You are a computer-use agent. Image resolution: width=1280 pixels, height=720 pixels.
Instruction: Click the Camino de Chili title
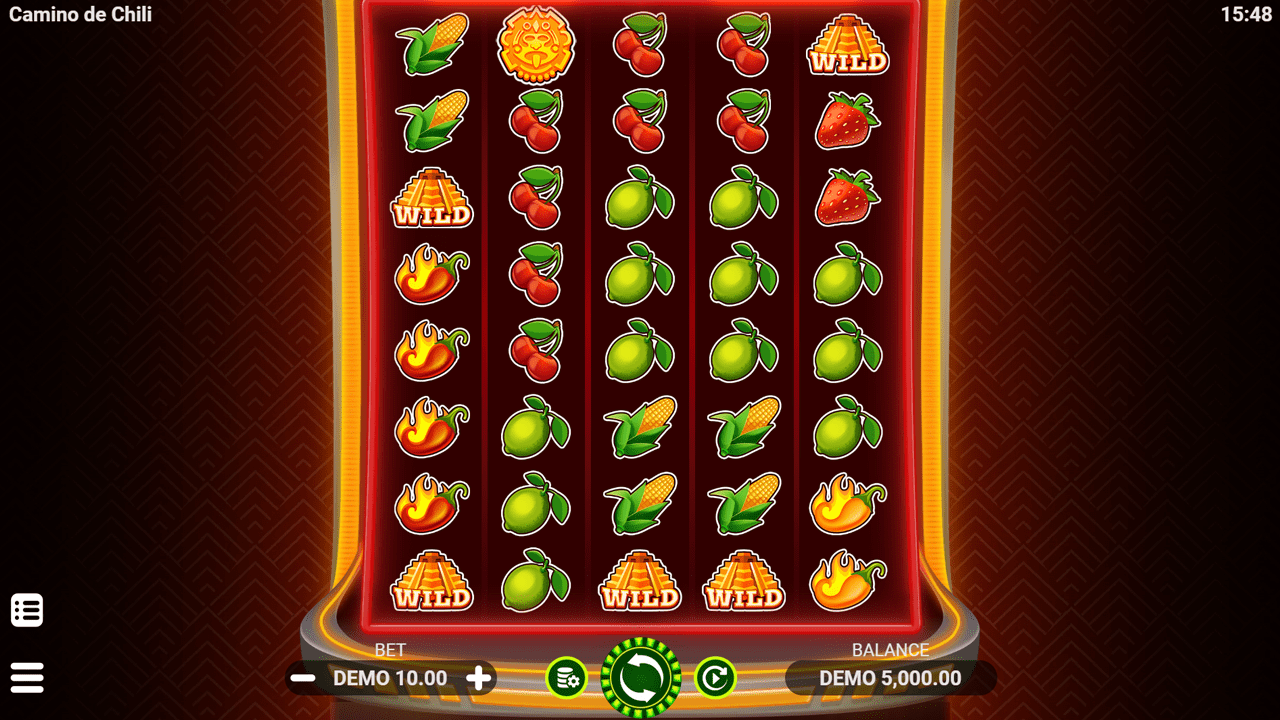[80, 15]
